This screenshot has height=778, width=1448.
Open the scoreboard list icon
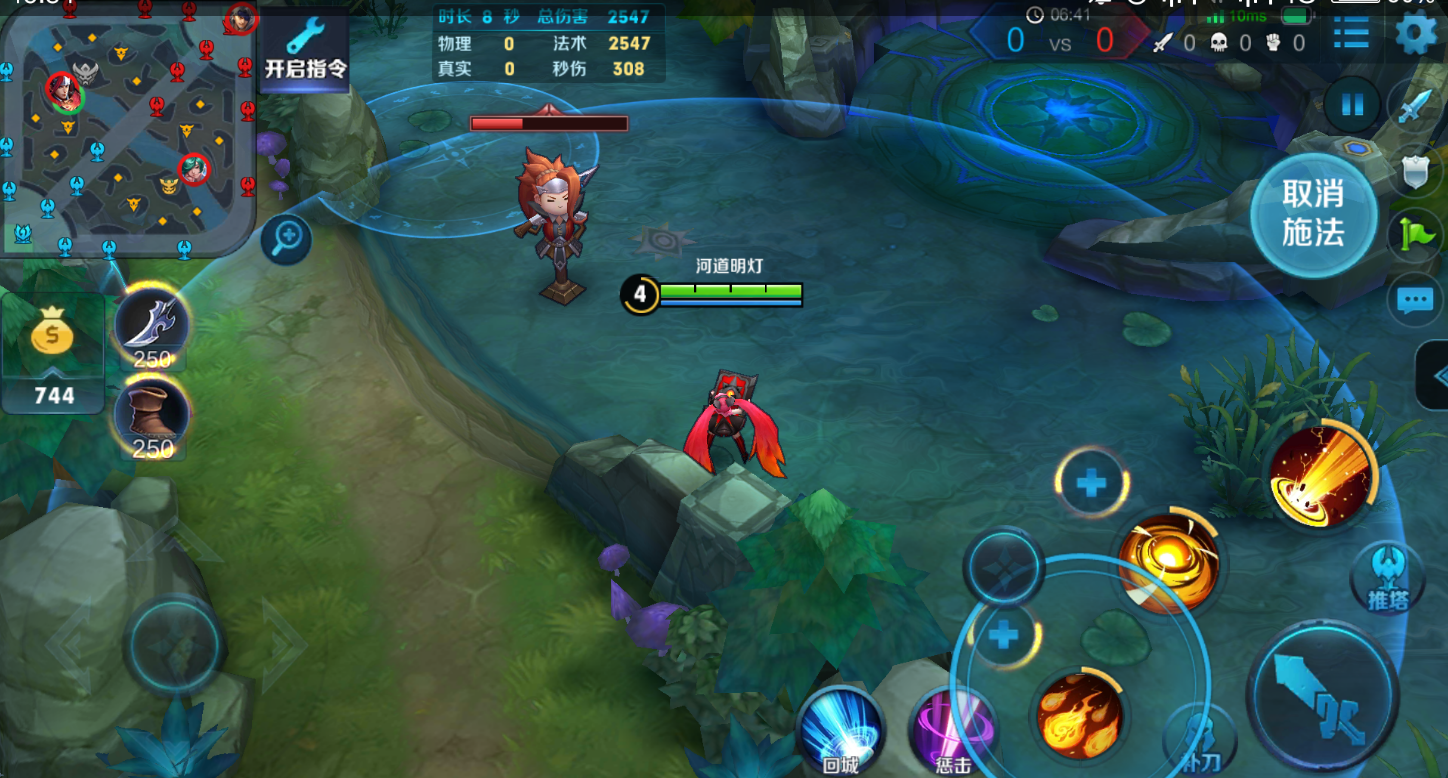point(1351,33)
